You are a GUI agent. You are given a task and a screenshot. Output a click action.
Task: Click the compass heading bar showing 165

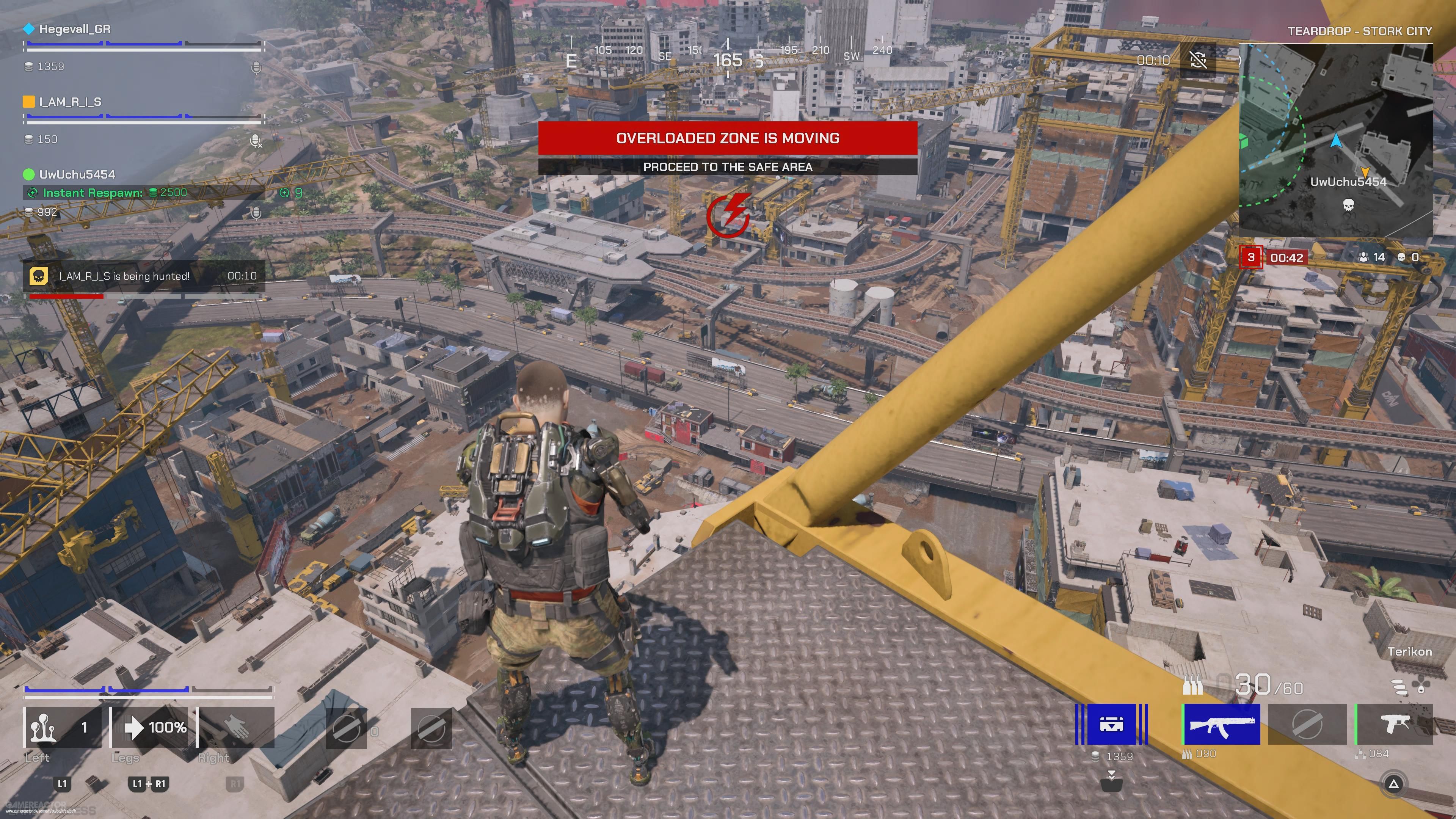tap(728, 60)
